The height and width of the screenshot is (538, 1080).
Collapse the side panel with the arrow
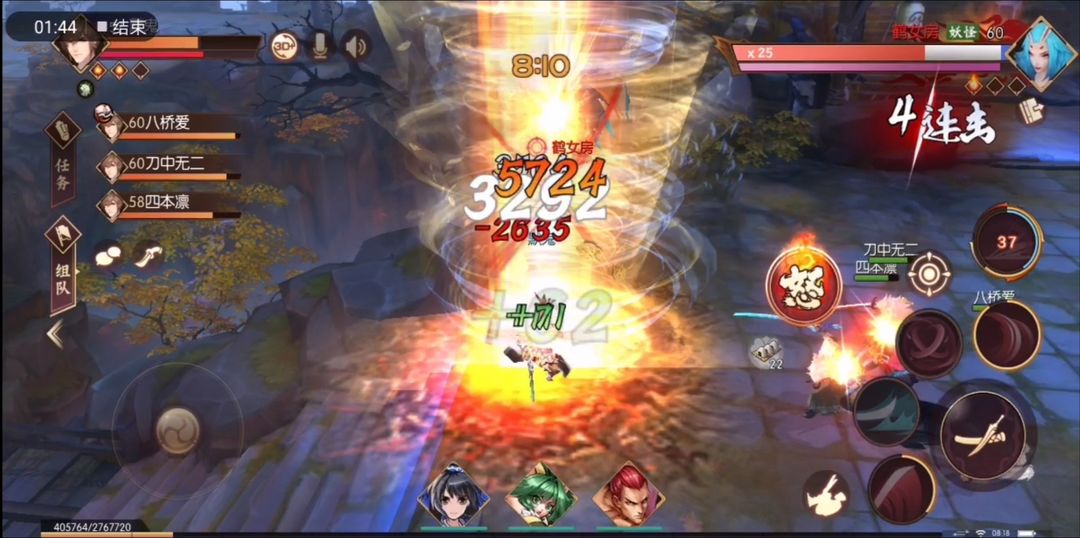[55, 334]
